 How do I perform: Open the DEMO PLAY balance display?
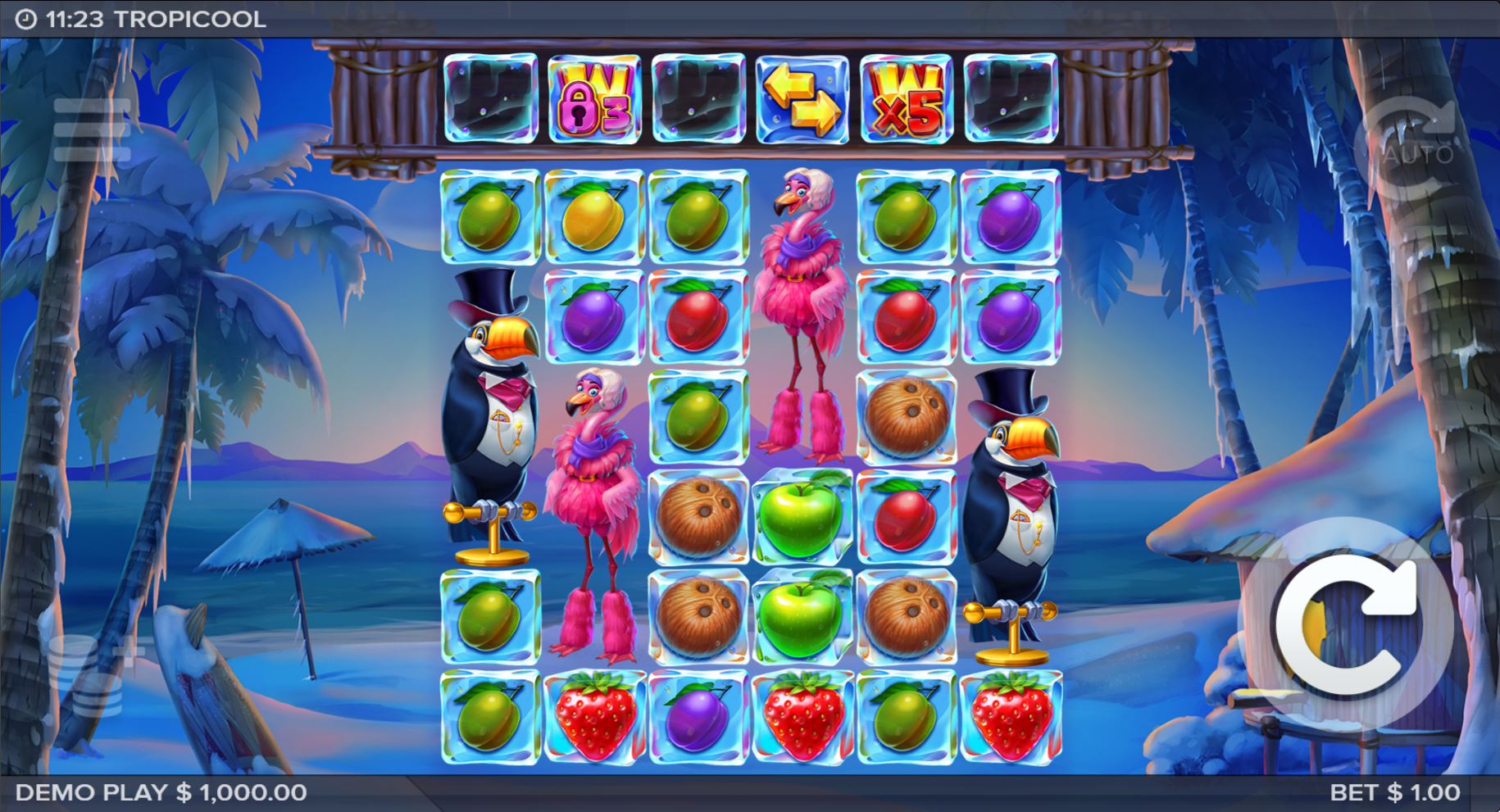pos(160,793)
